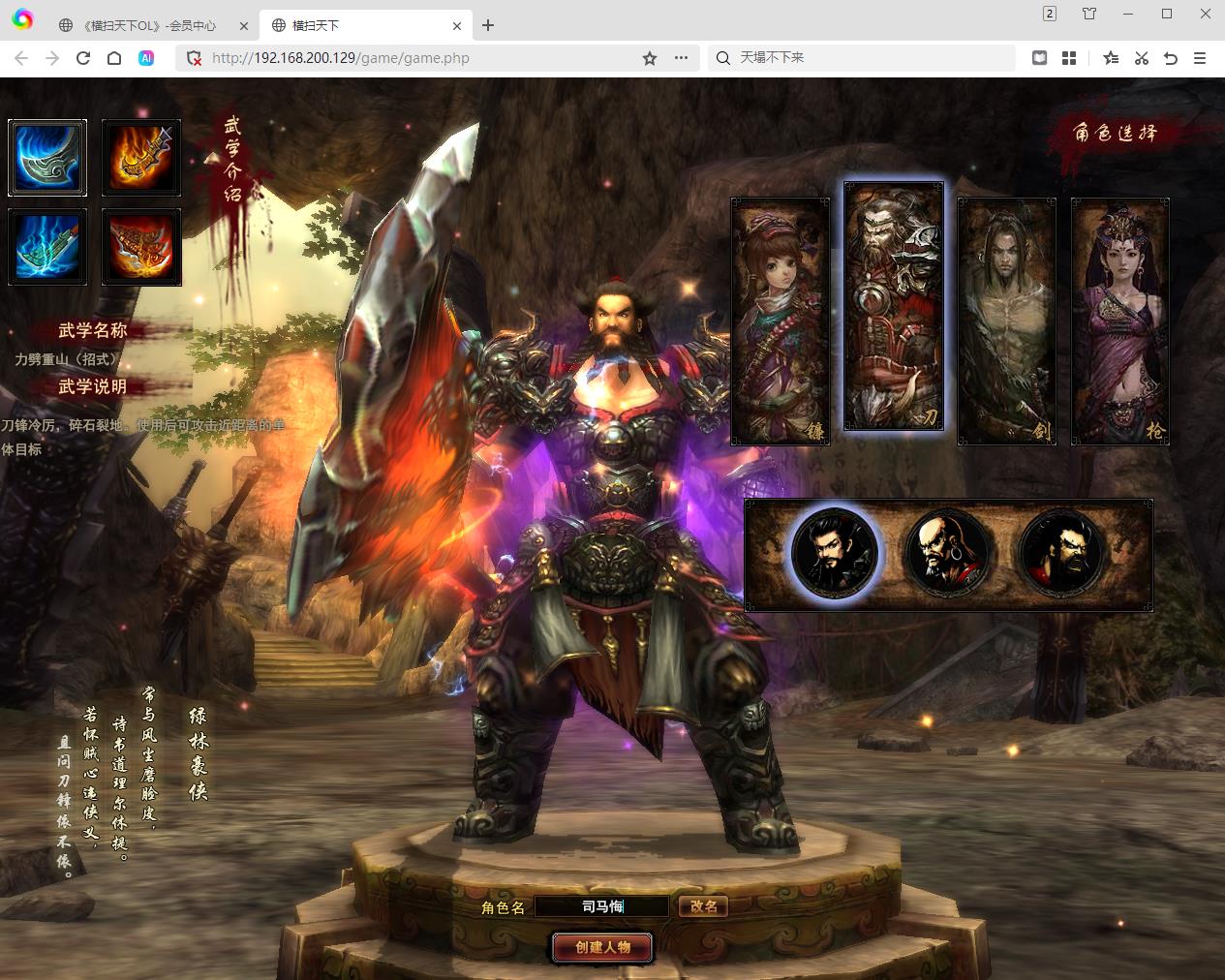View the red fiery slash skill
This screenshot has height=980, width=1225.
pos(141,247)
